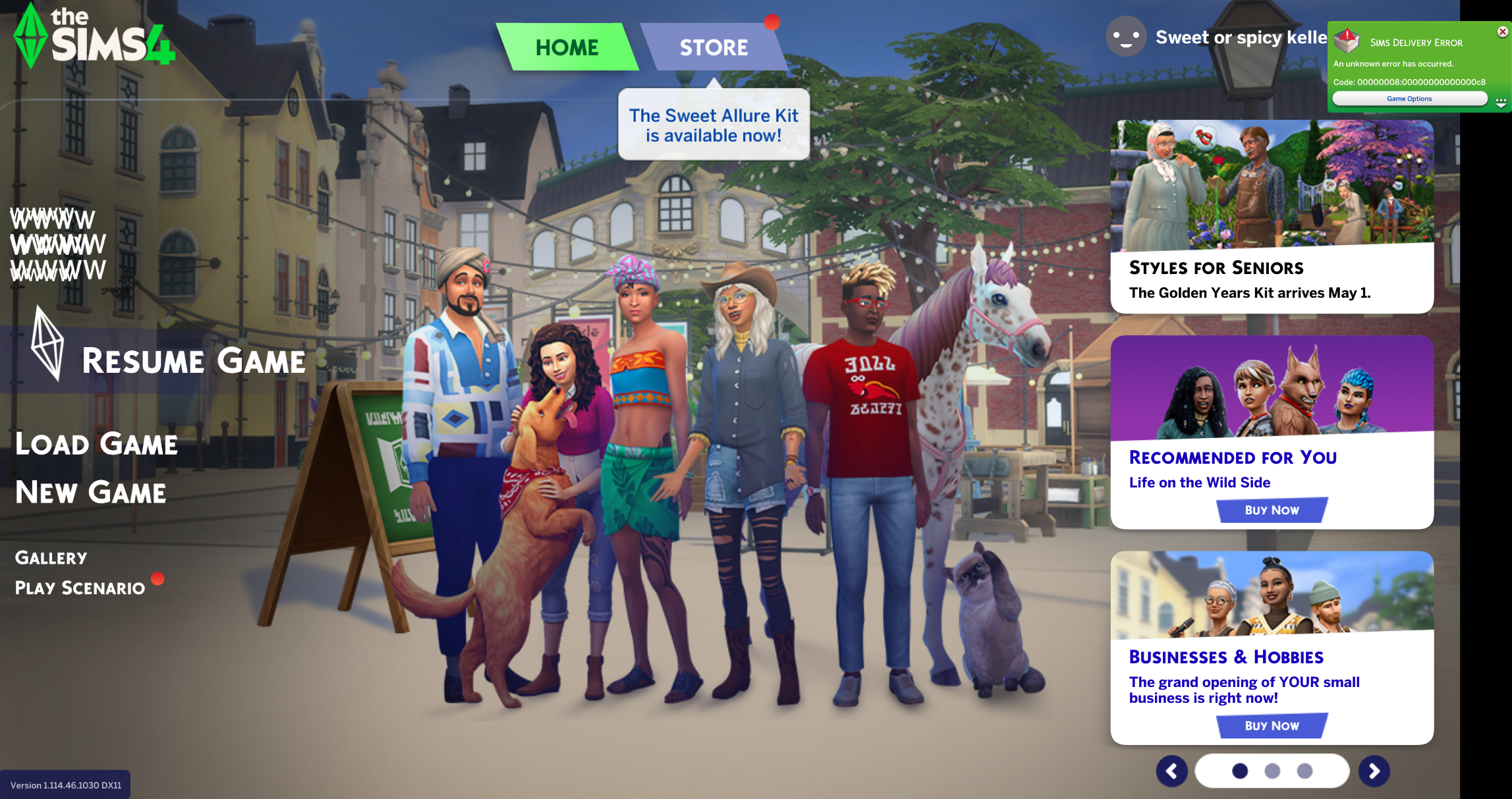
Task: Open the Store tab
Action: tap(714, 47)
